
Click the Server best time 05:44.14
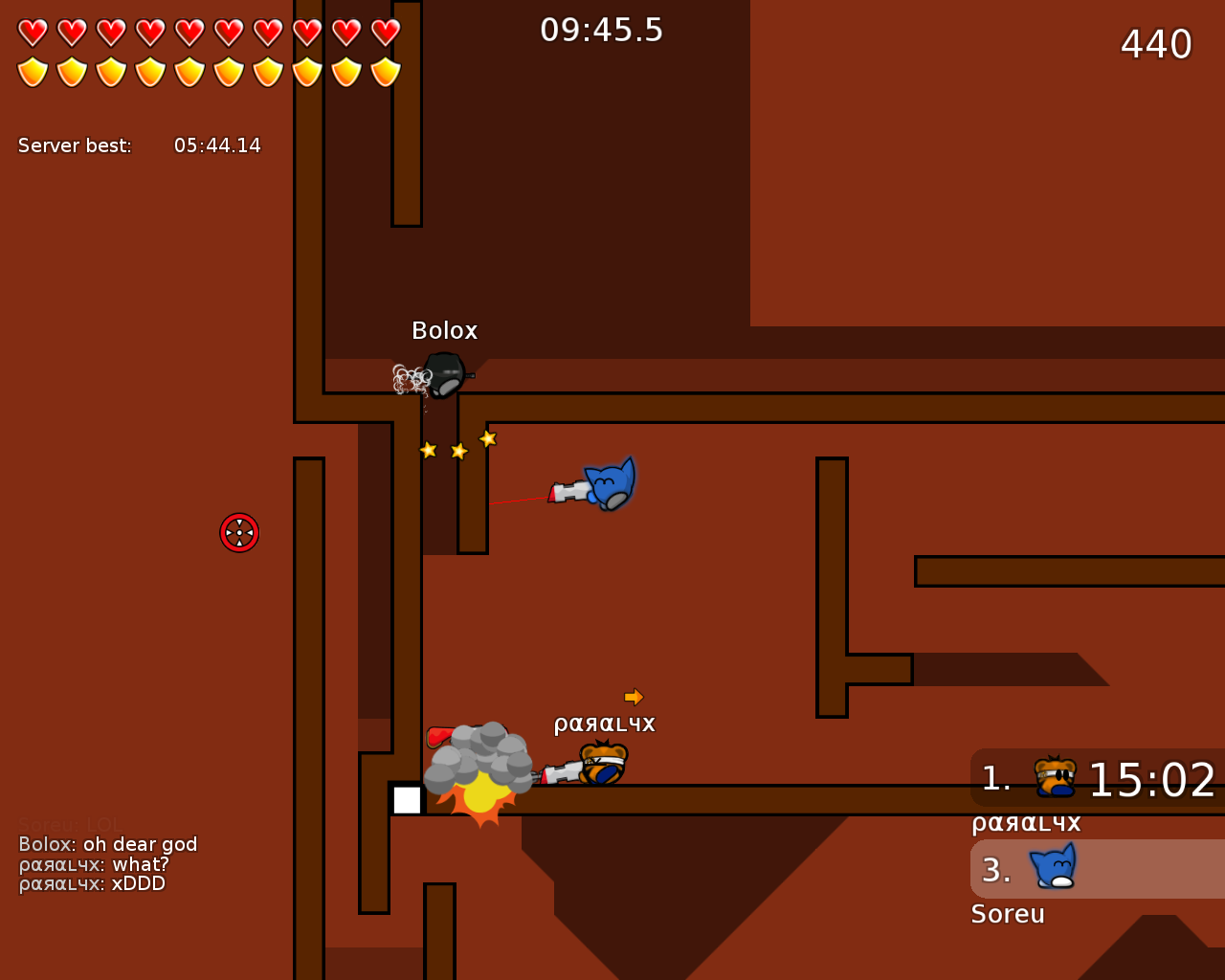point(217,145)
